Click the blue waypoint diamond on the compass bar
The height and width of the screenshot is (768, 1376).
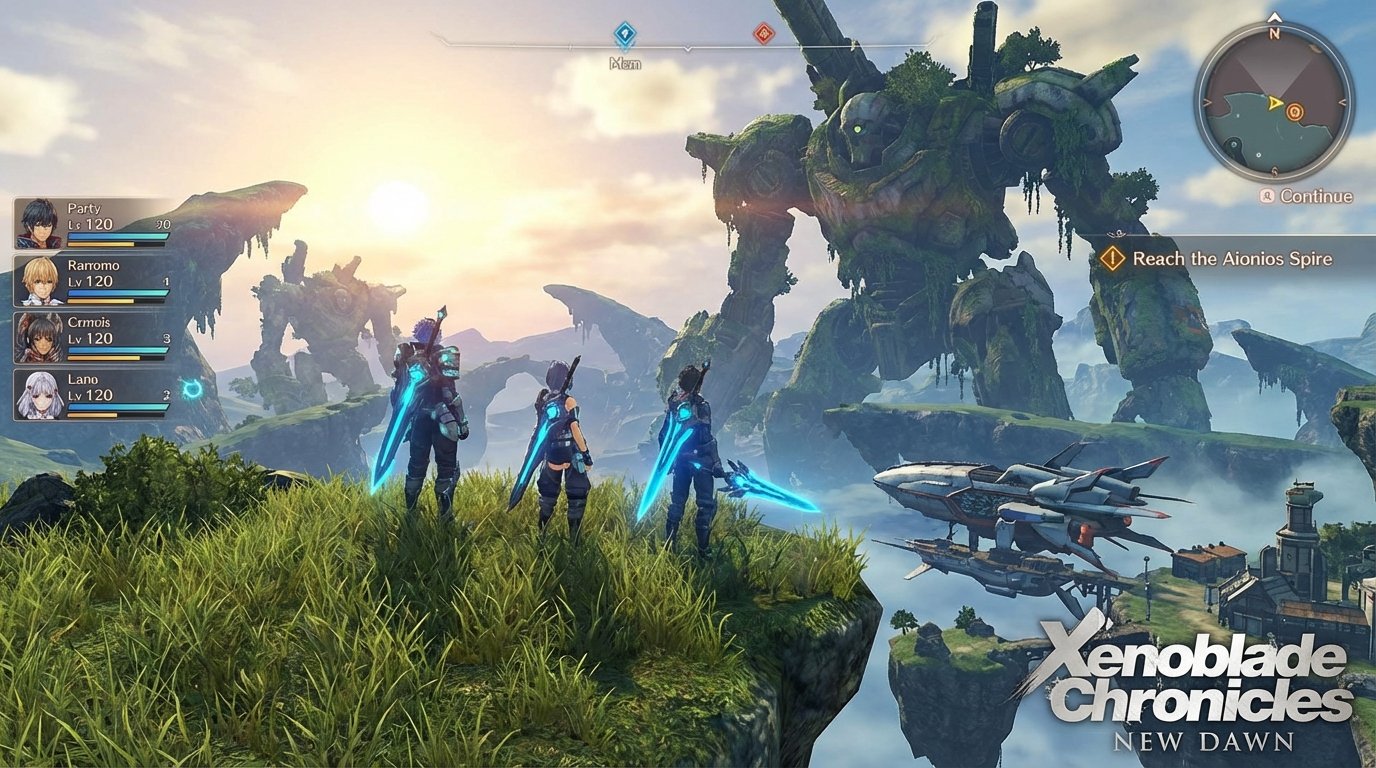point(627,32)
